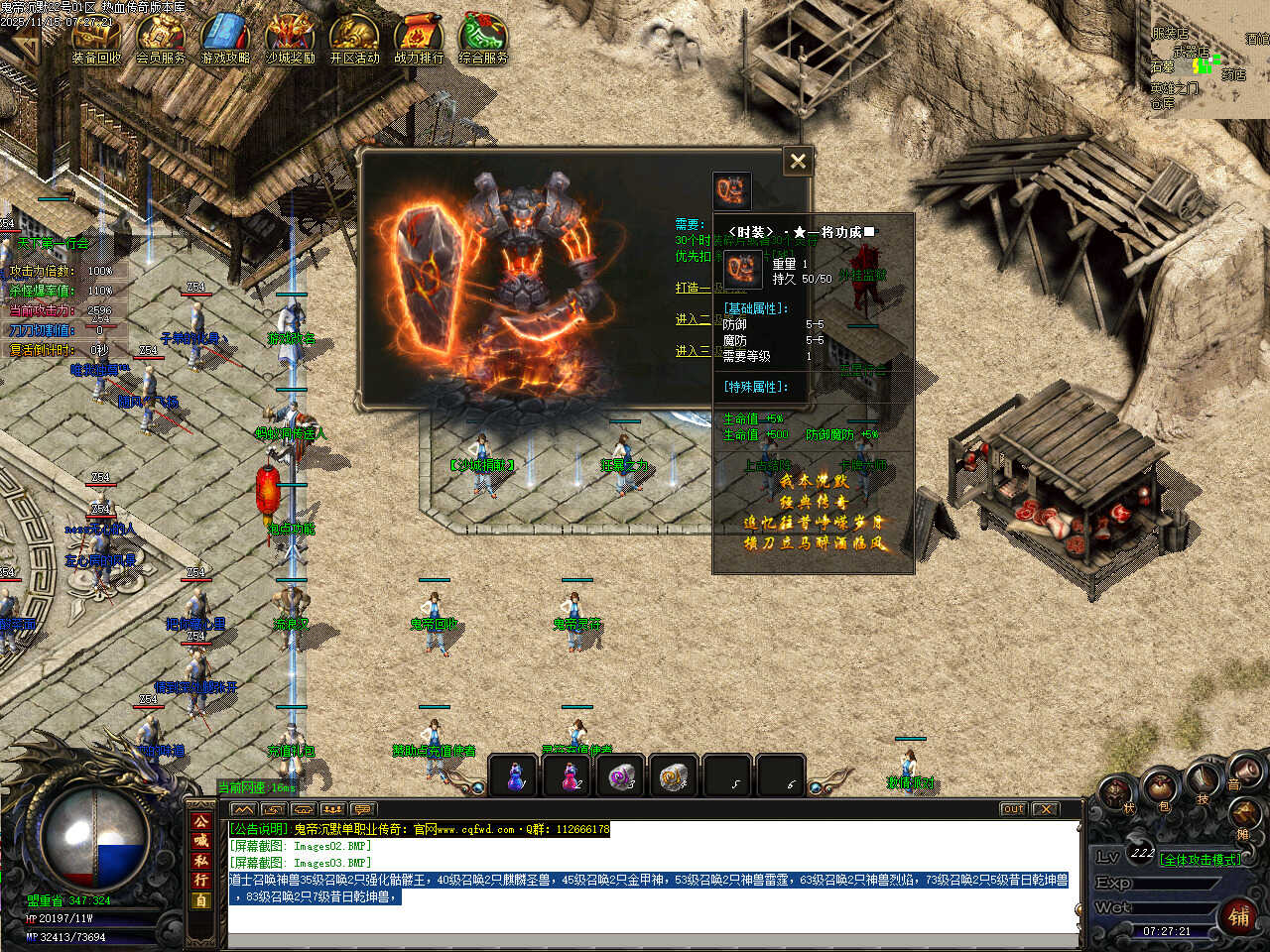This screenshot has width=1270, height=952.
Task: Use the red potion in hotbar slot 2
Action: (569, 776)
